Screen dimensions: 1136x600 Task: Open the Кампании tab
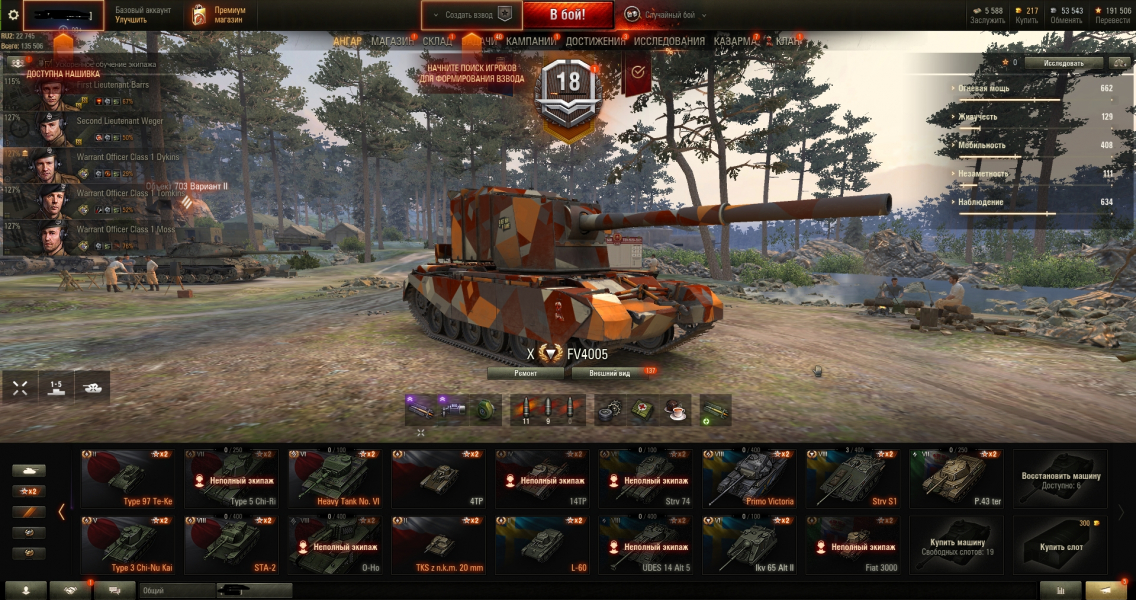(x=531, y=42)
